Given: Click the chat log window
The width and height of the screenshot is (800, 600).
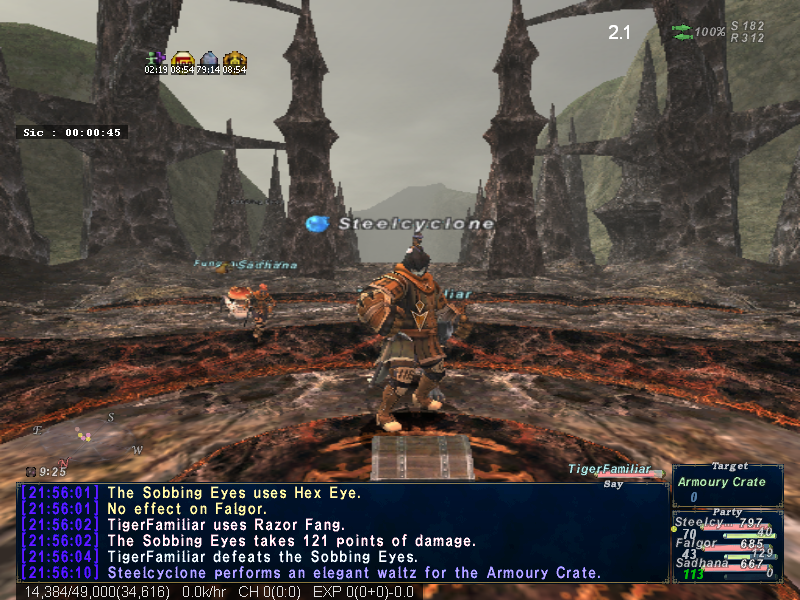Looking at the screenshot, I should pos(342,532).
